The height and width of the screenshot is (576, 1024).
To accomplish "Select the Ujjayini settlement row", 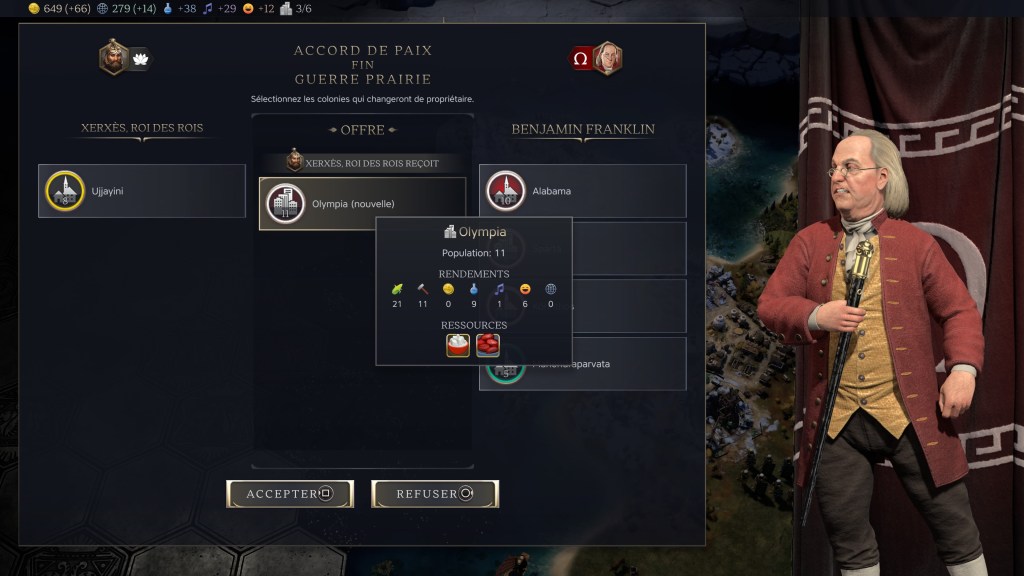I will [142, 191].
